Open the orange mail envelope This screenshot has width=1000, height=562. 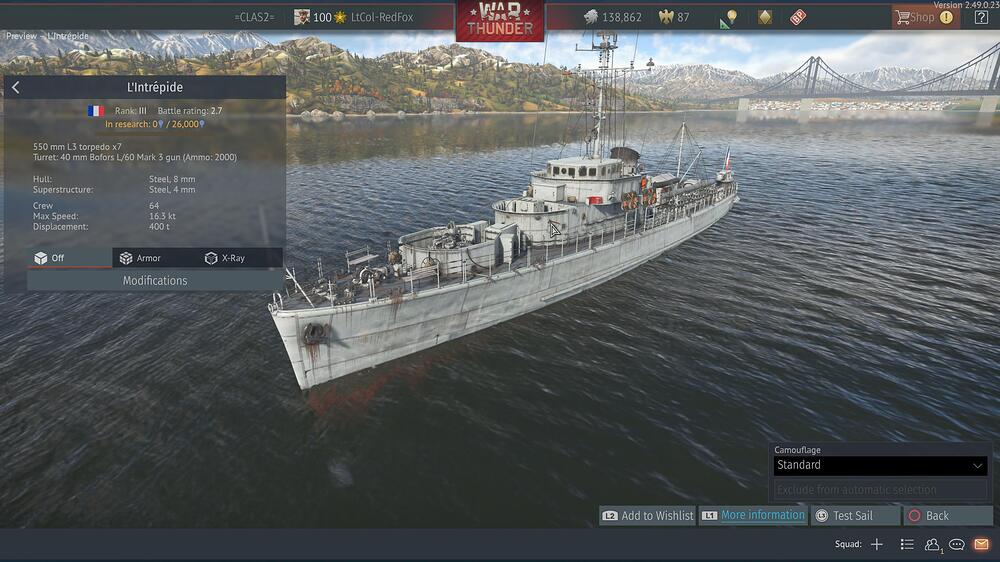(981, 544)
